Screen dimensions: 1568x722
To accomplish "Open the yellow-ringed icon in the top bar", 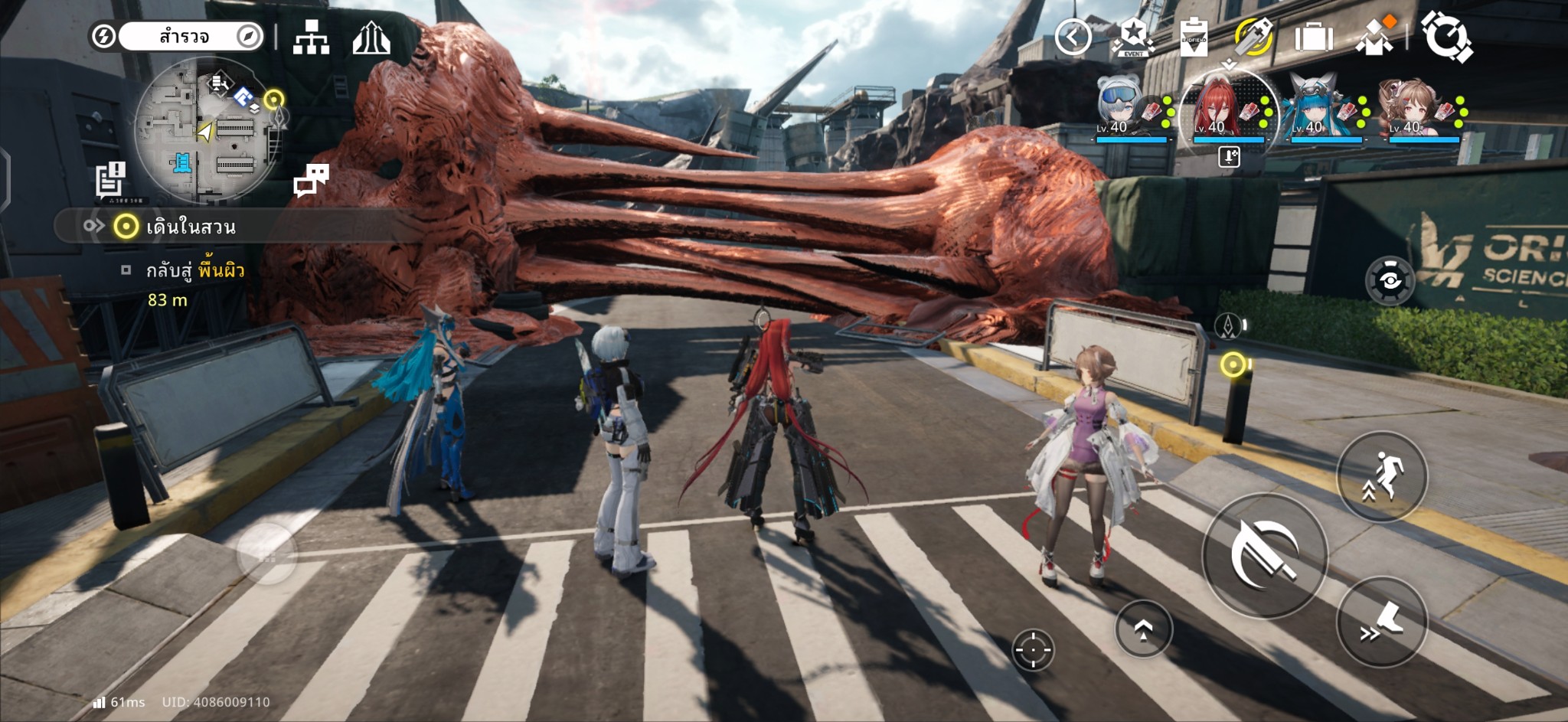I will (1253, 37).
